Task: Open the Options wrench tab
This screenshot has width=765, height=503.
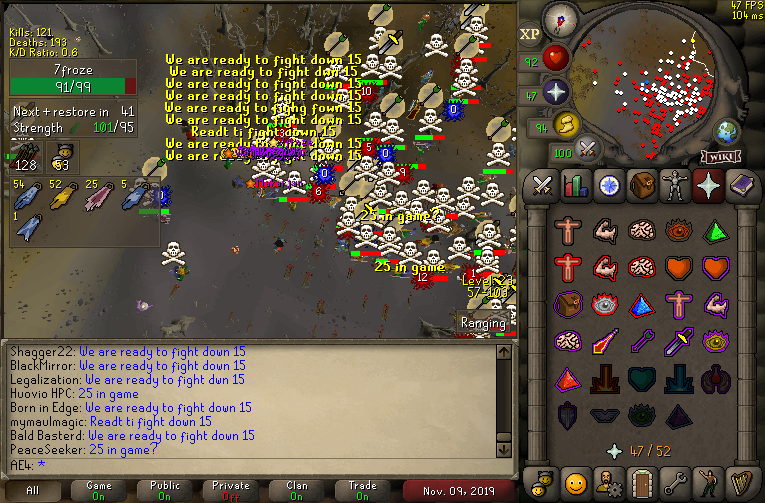Action: [x=674, y=483]
